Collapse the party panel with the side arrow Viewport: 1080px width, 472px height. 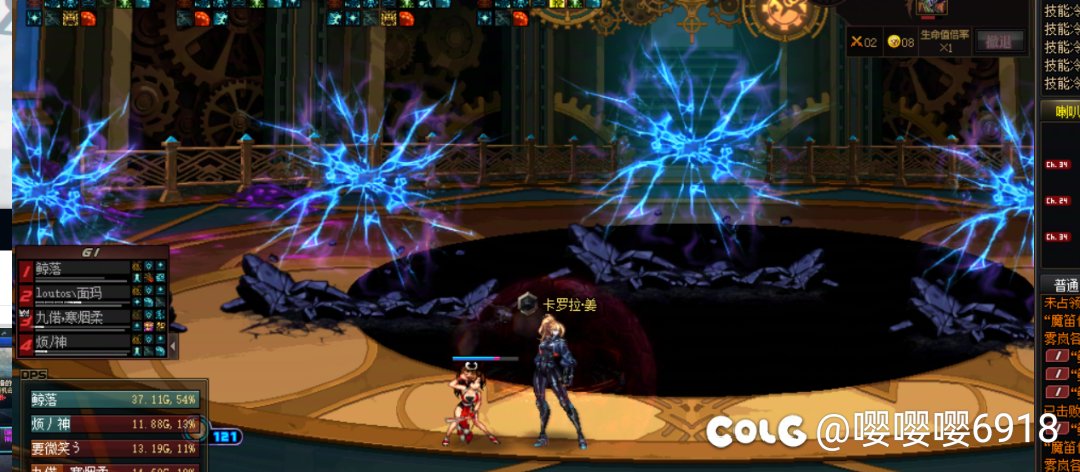point(173,345)
